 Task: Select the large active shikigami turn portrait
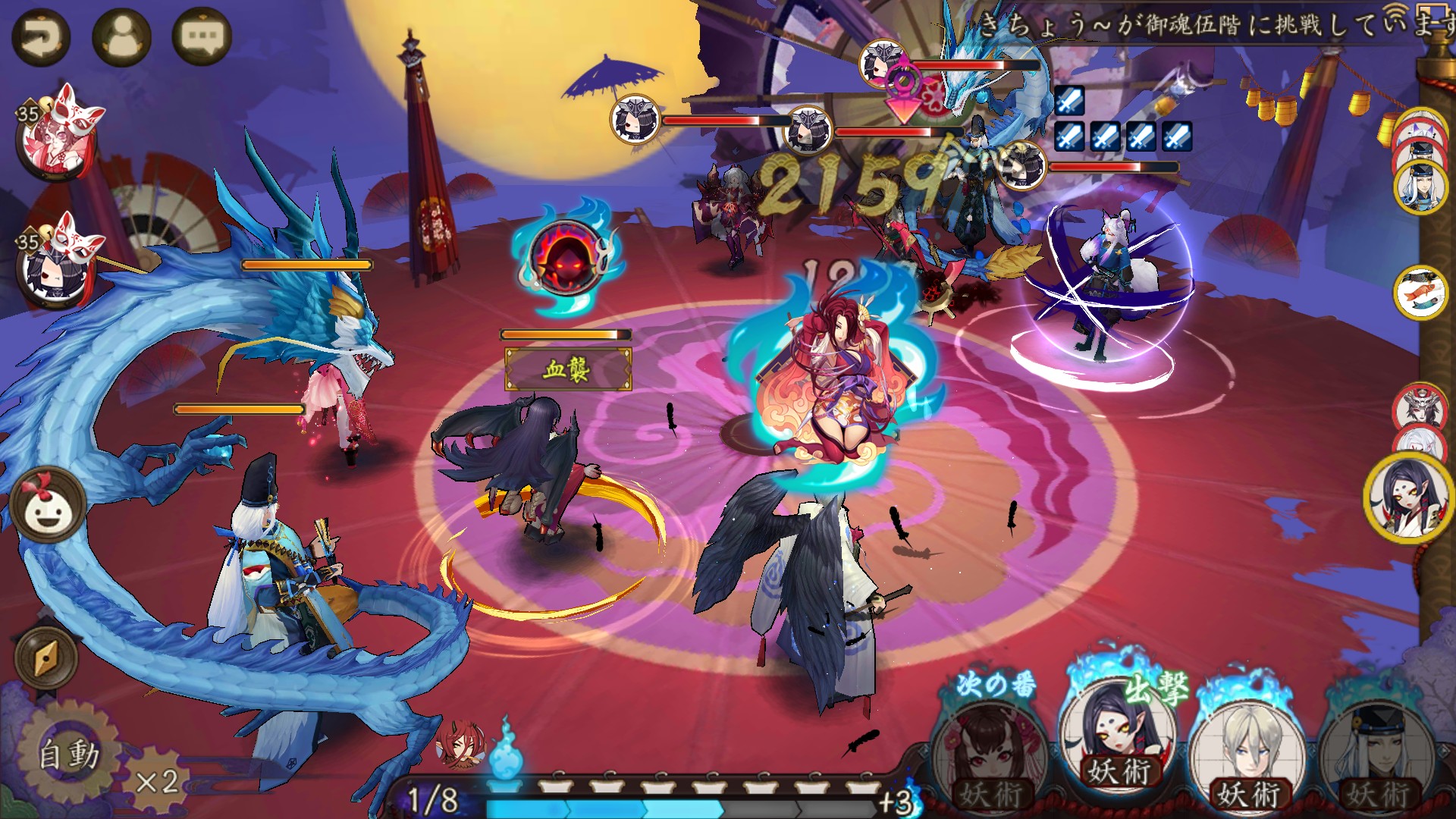[1409, 498]
